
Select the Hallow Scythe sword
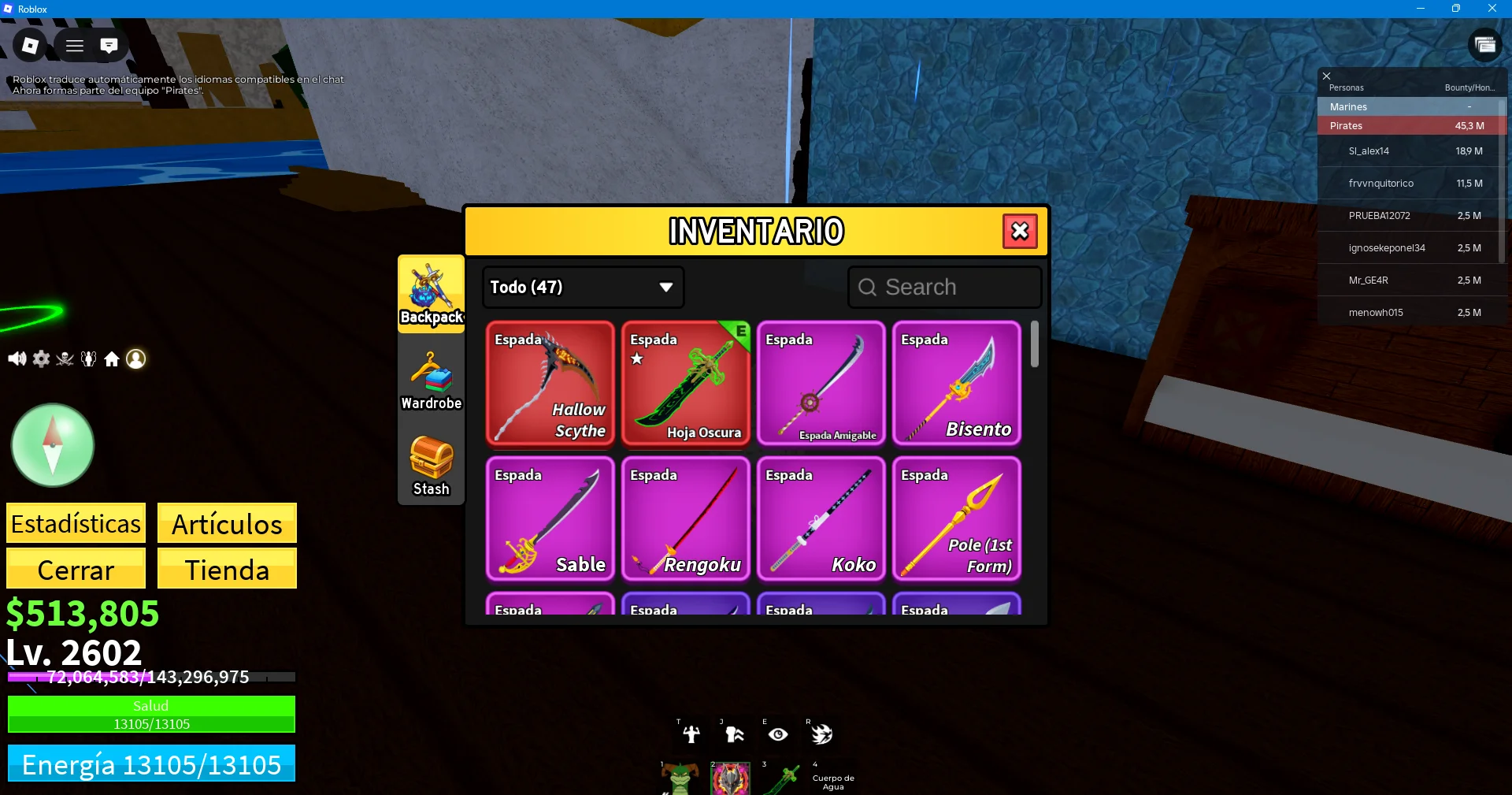pyautogui.click(x=550, y=384)
